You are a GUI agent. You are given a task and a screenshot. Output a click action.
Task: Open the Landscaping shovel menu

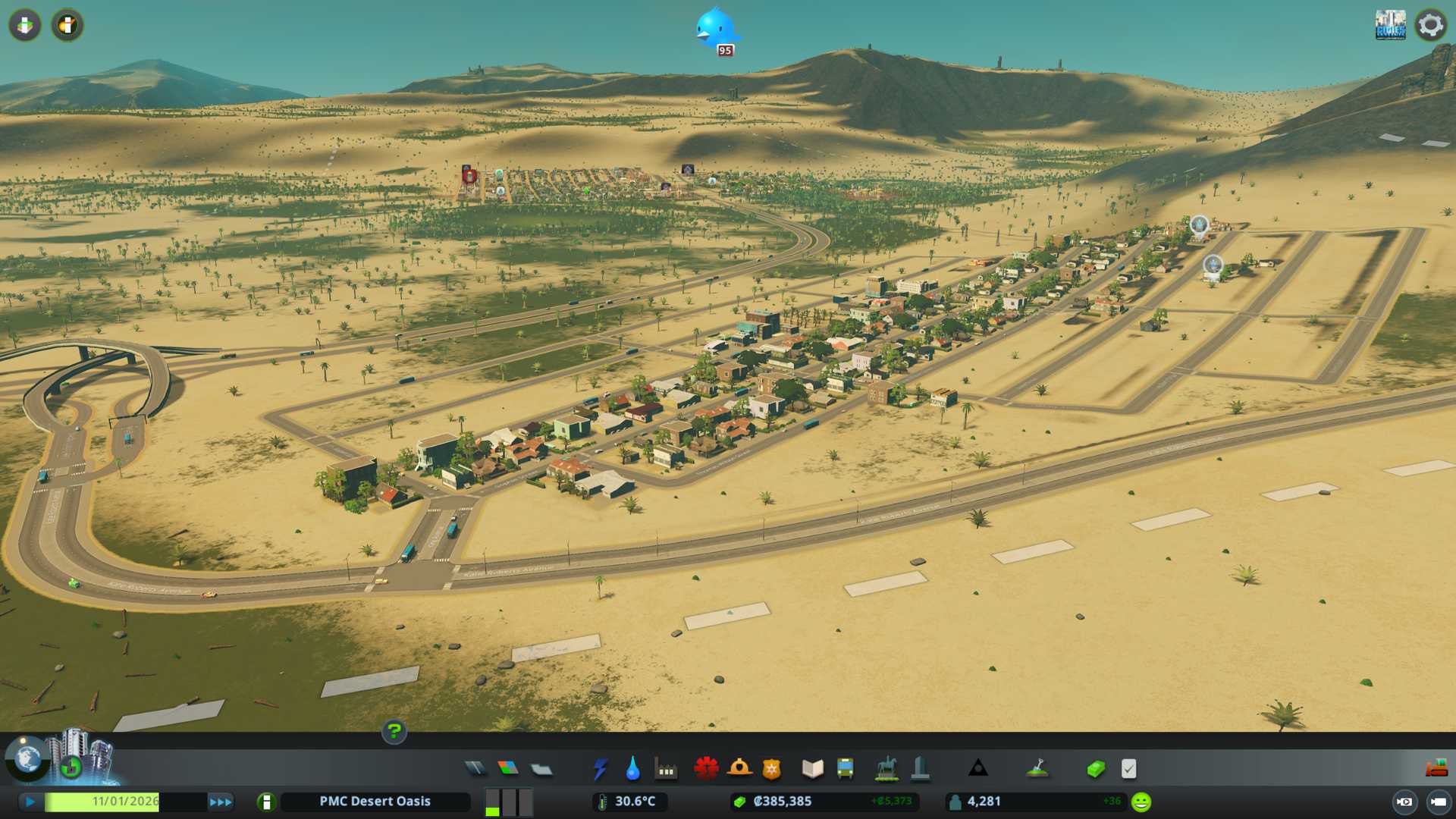point(1037,769)
